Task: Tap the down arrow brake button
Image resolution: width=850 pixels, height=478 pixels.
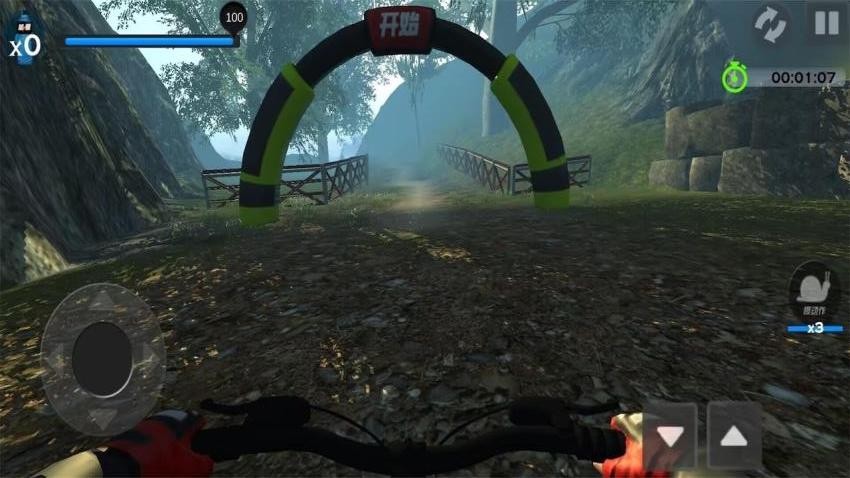Action: (x=669, y=436)
